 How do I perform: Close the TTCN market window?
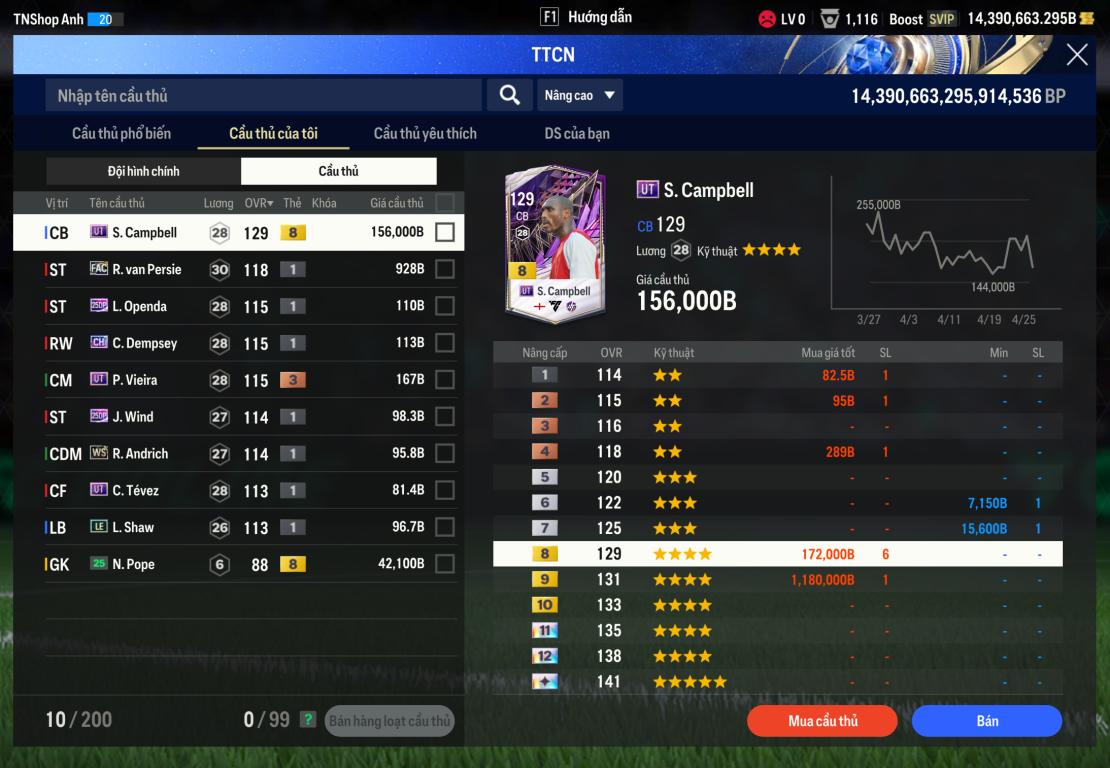[x=1077, y=55]
